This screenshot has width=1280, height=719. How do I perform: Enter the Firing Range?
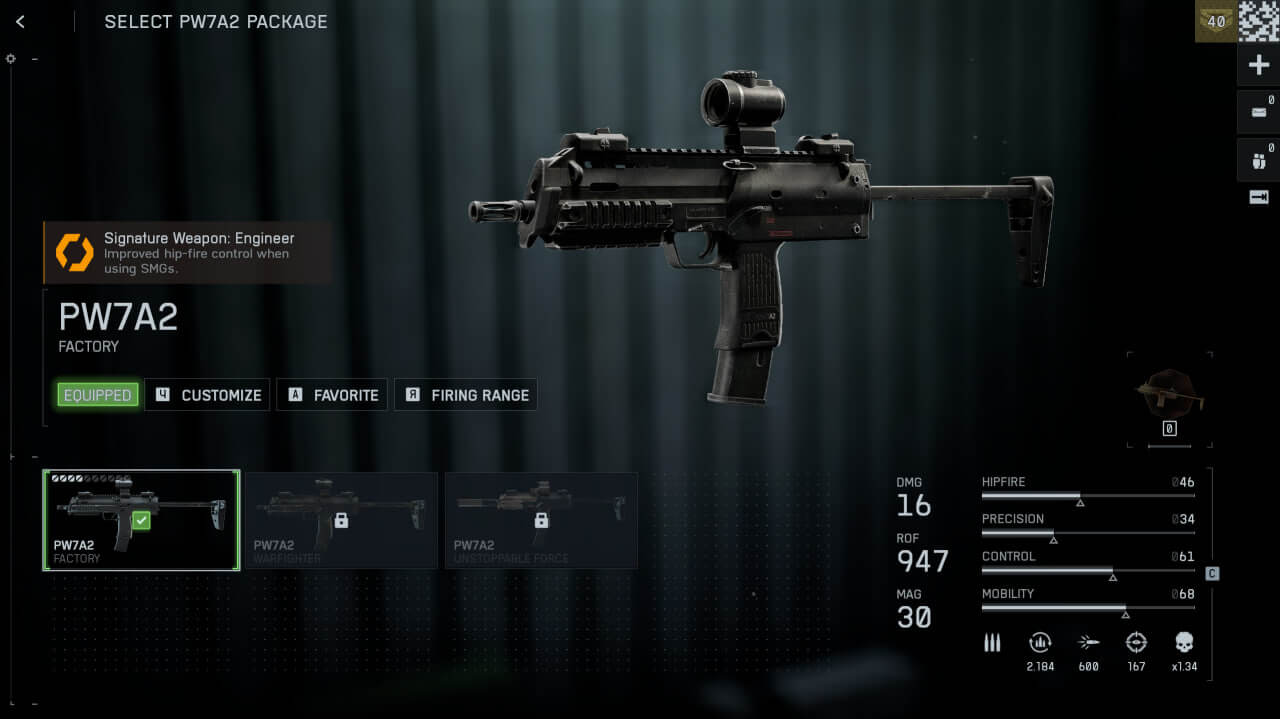coord(466,395)
